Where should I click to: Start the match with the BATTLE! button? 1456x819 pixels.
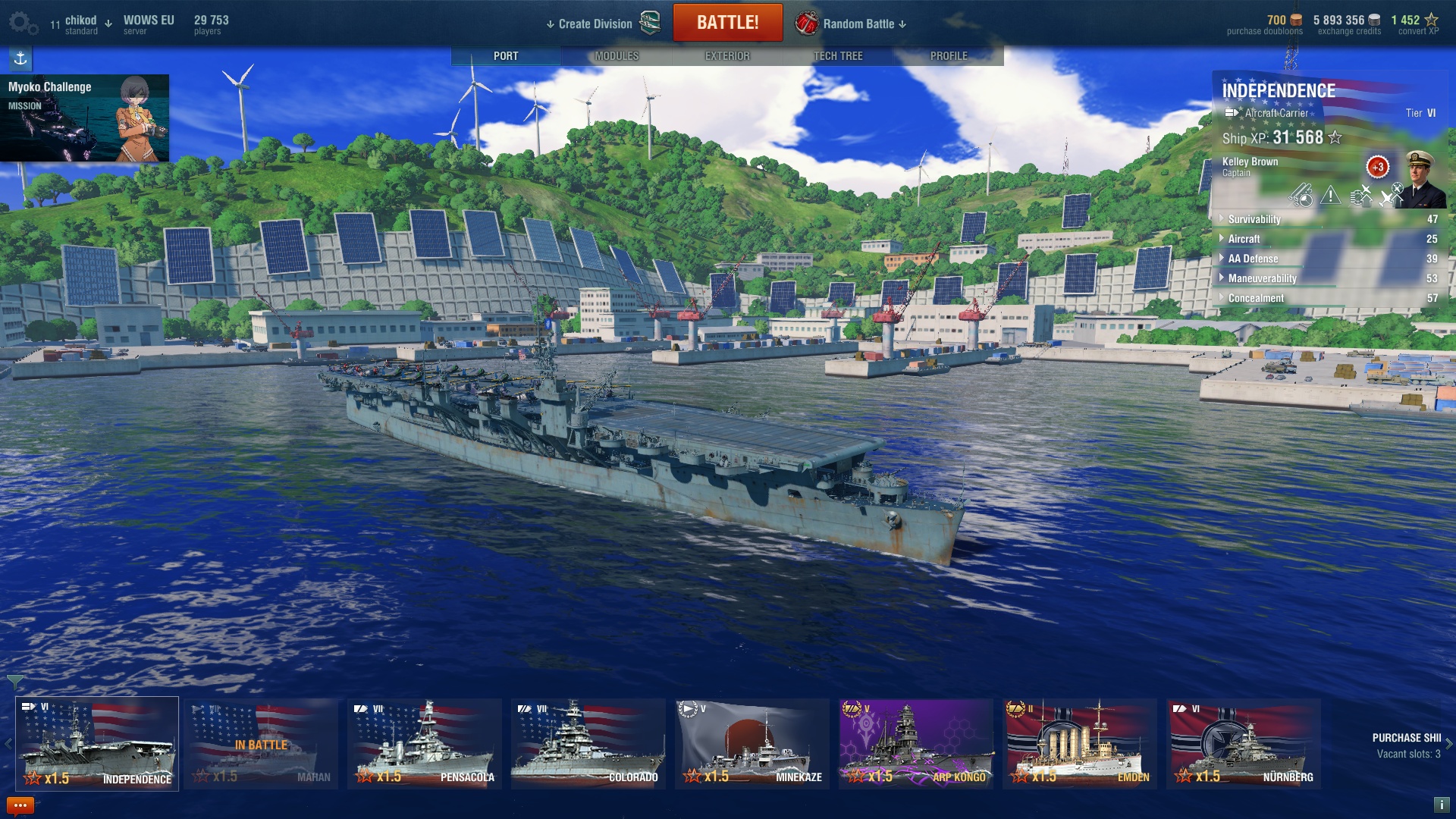pyautogui.click(x=727, y=23)
